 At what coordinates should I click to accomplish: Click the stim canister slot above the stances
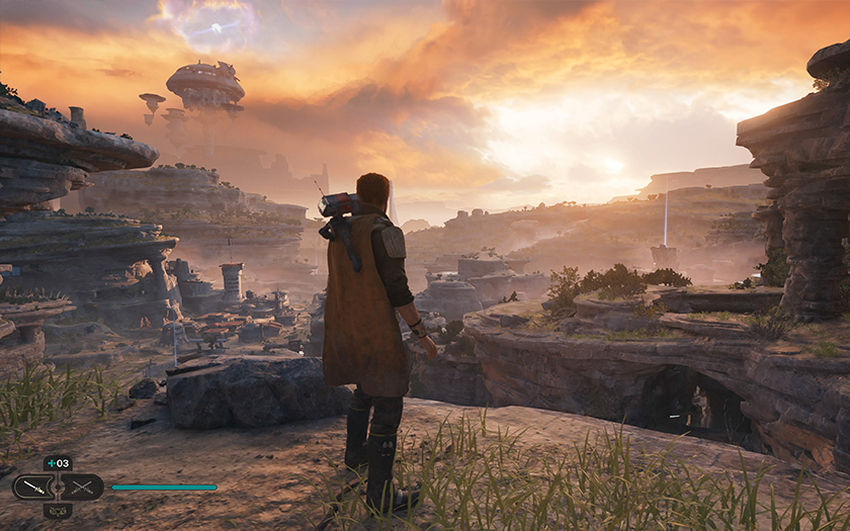point(57,463)
